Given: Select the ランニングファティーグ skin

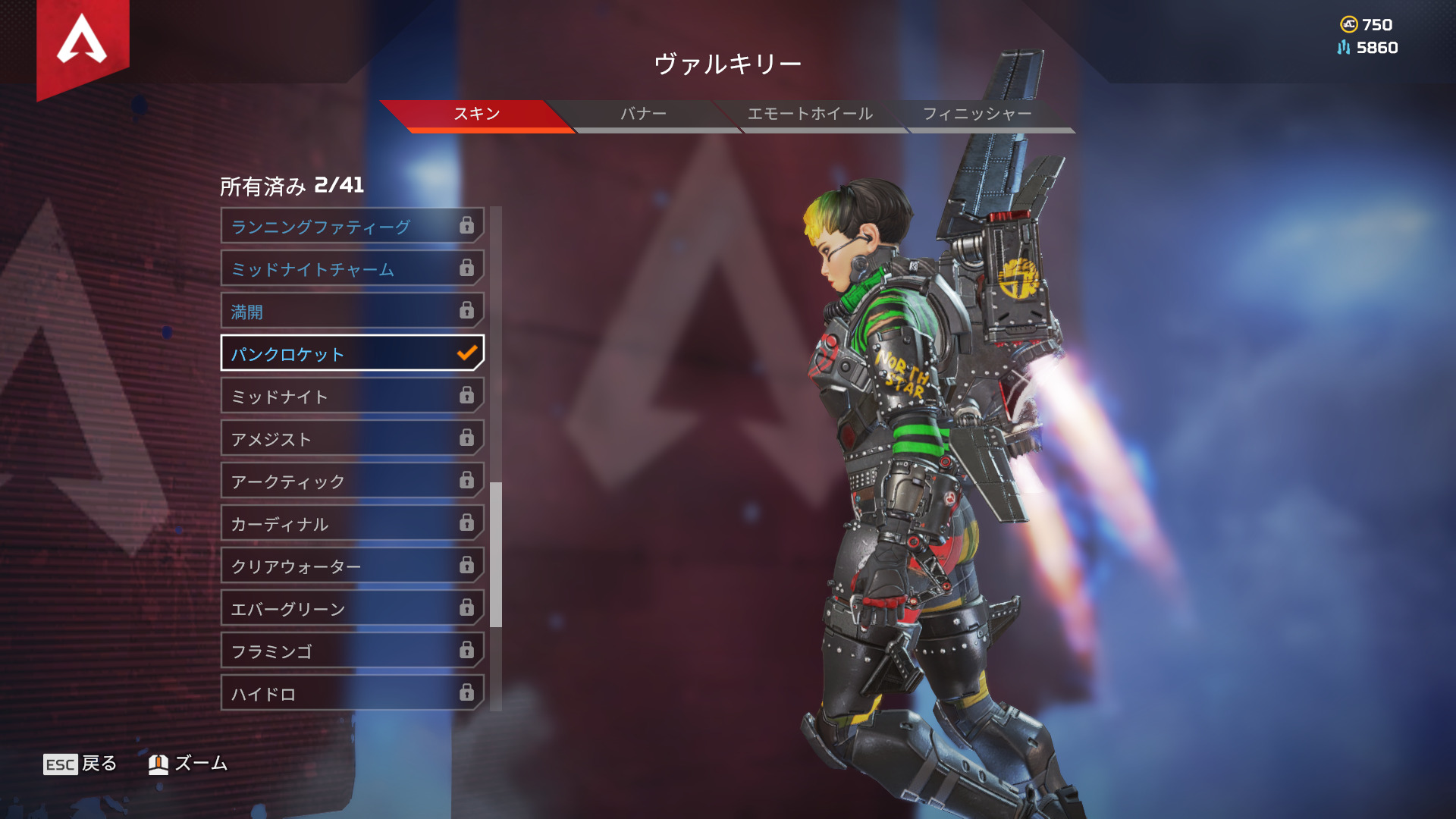Looking at the screenshot, I should (352, 226).
